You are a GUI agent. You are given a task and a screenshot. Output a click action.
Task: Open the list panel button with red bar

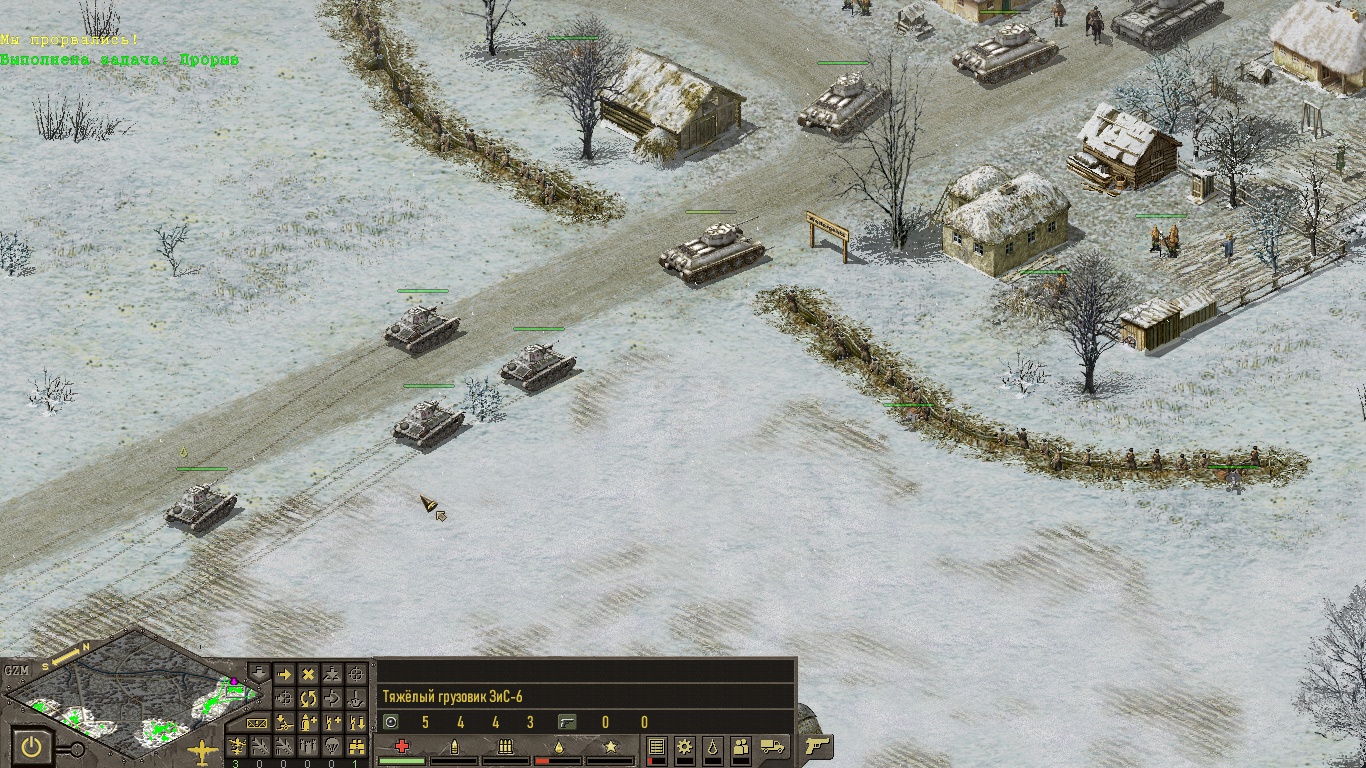tap(656, 747)
